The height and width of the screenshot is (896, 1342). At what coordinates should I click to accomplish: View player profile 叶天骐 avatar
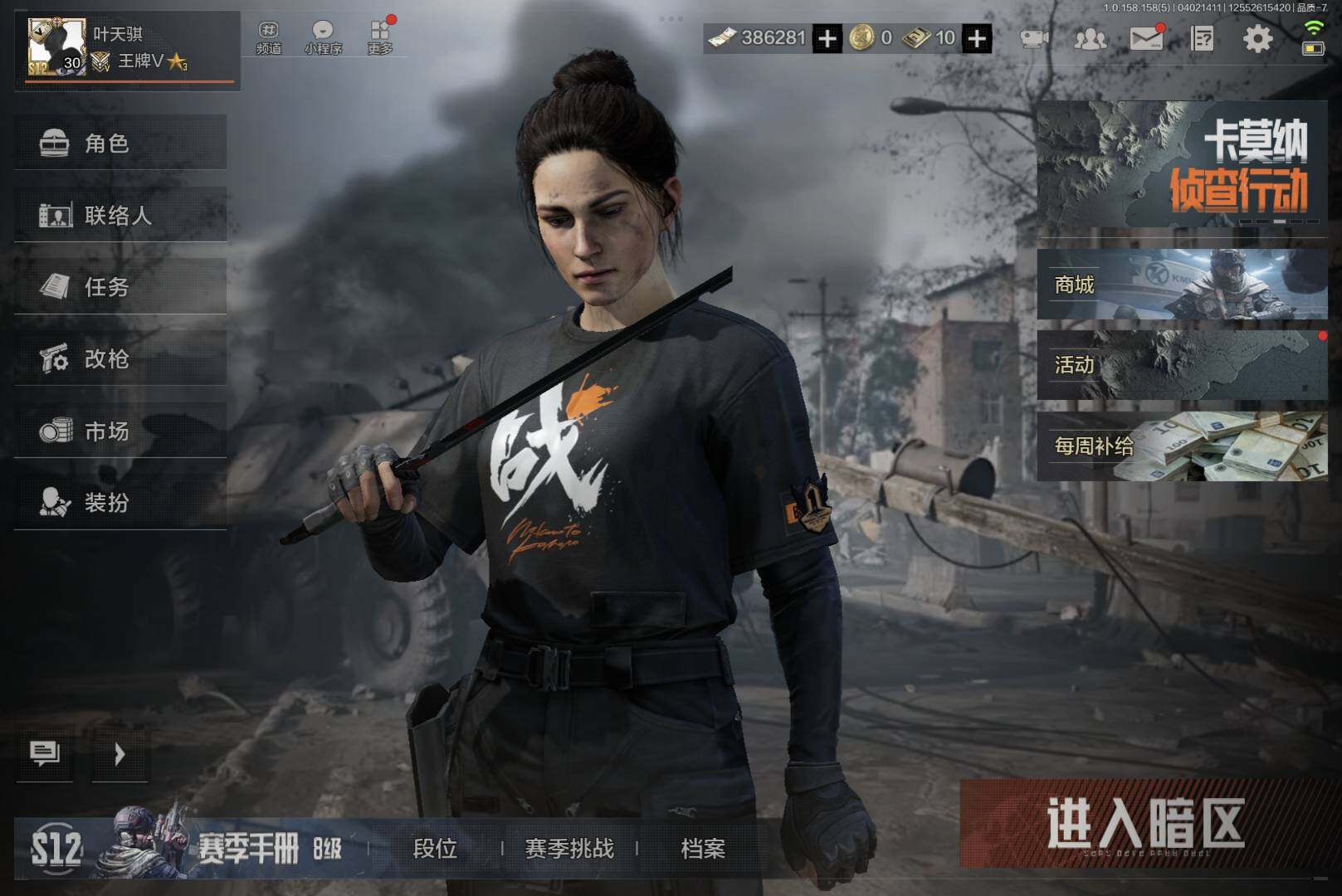point(56,47)
